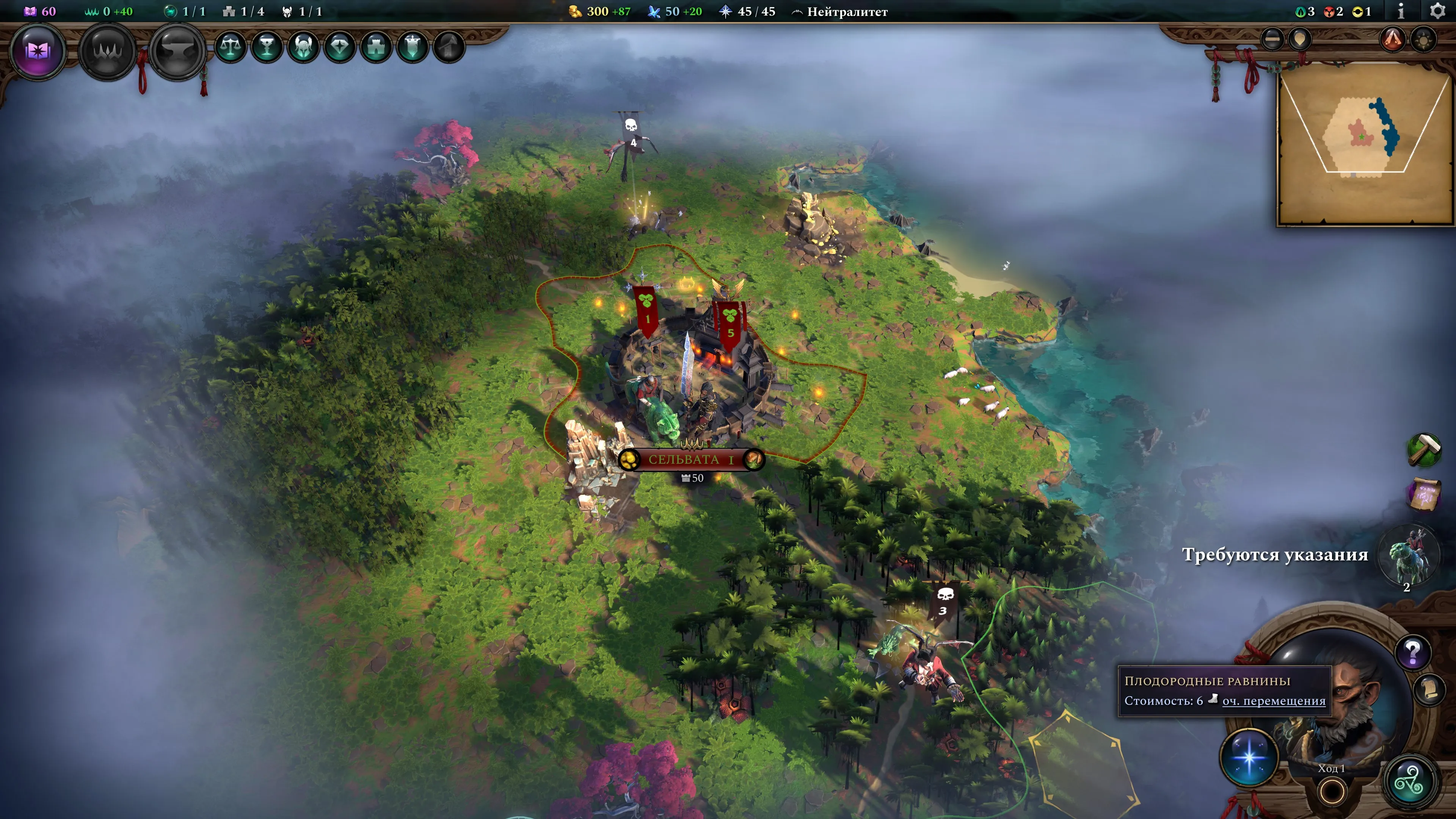Open the winged helmet heroes panel

click(x=303, y=47)
